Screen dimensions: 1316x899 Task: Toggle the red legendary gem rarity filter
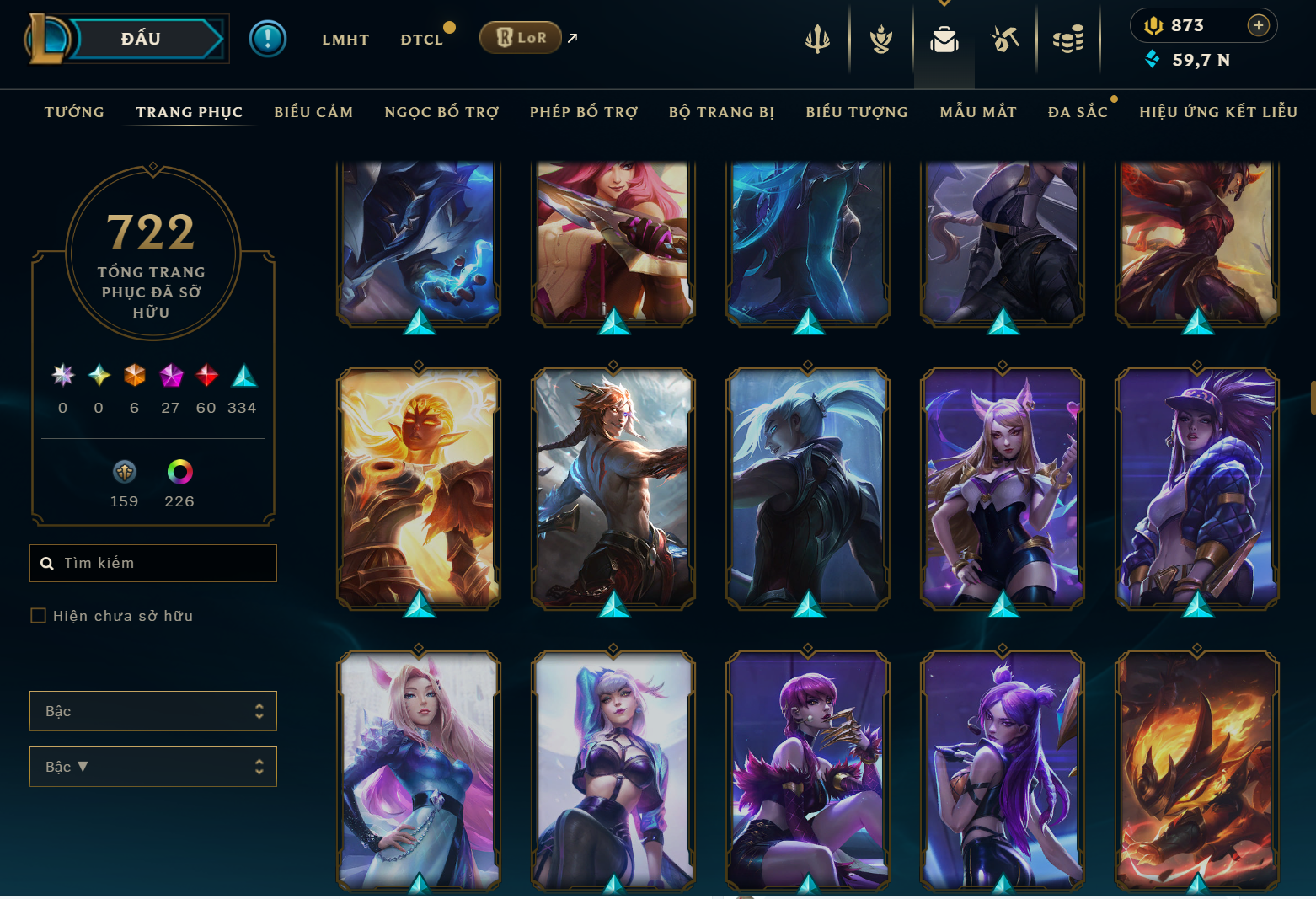(206, 377)
